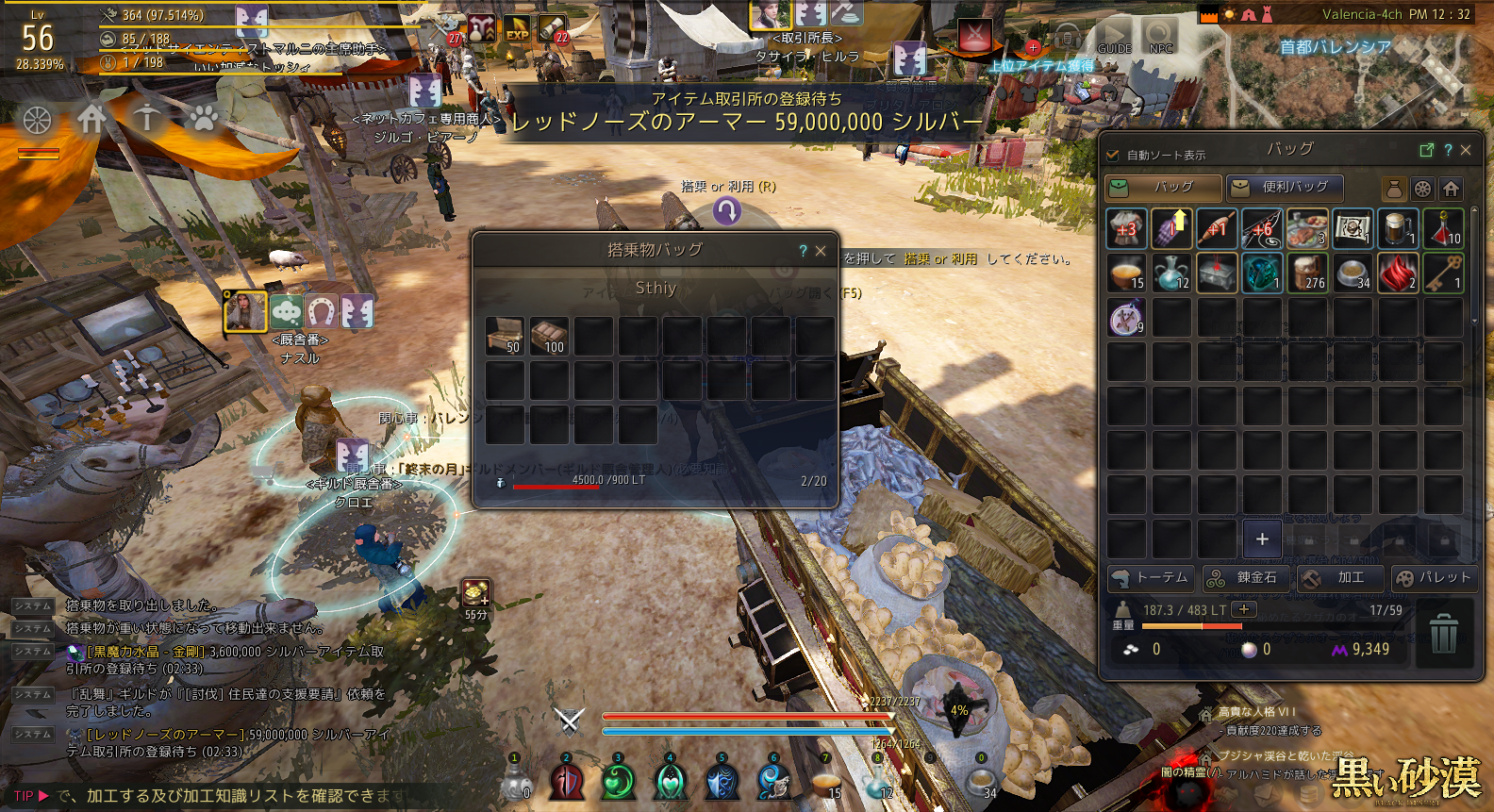Viewport: 1494px width, 812px height.
Task: Switch to the 便利バッグ tab
Action: (1284, 187)
